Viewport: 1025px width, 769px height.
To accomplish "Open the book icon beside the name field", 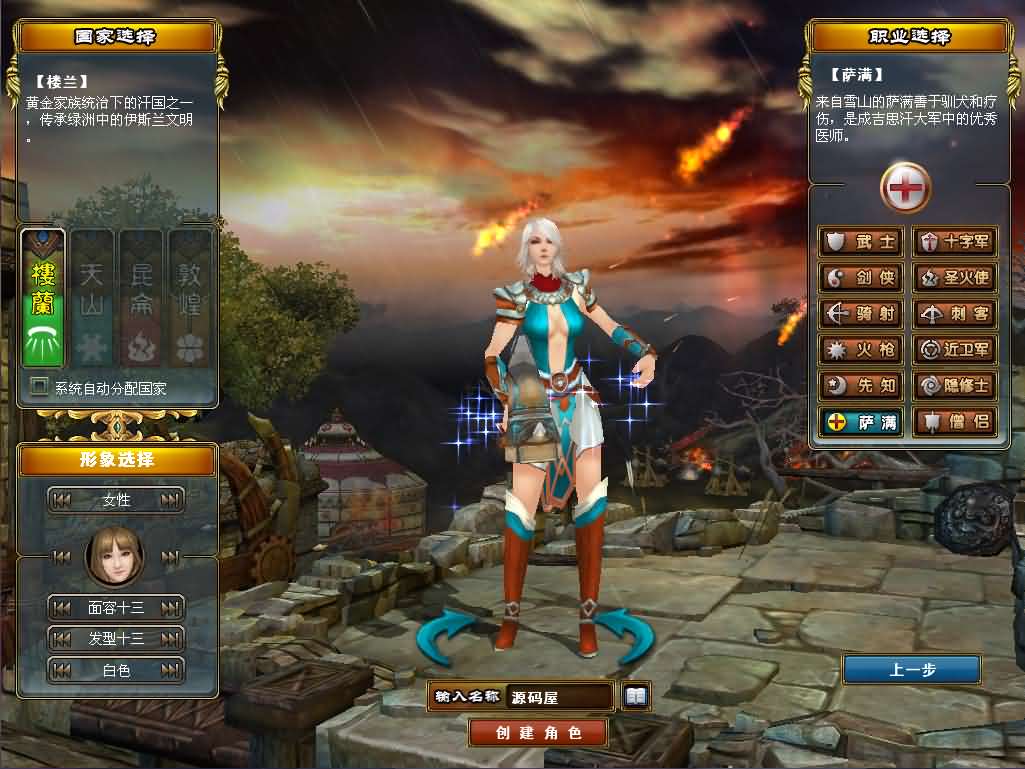I will click(635, 695).
